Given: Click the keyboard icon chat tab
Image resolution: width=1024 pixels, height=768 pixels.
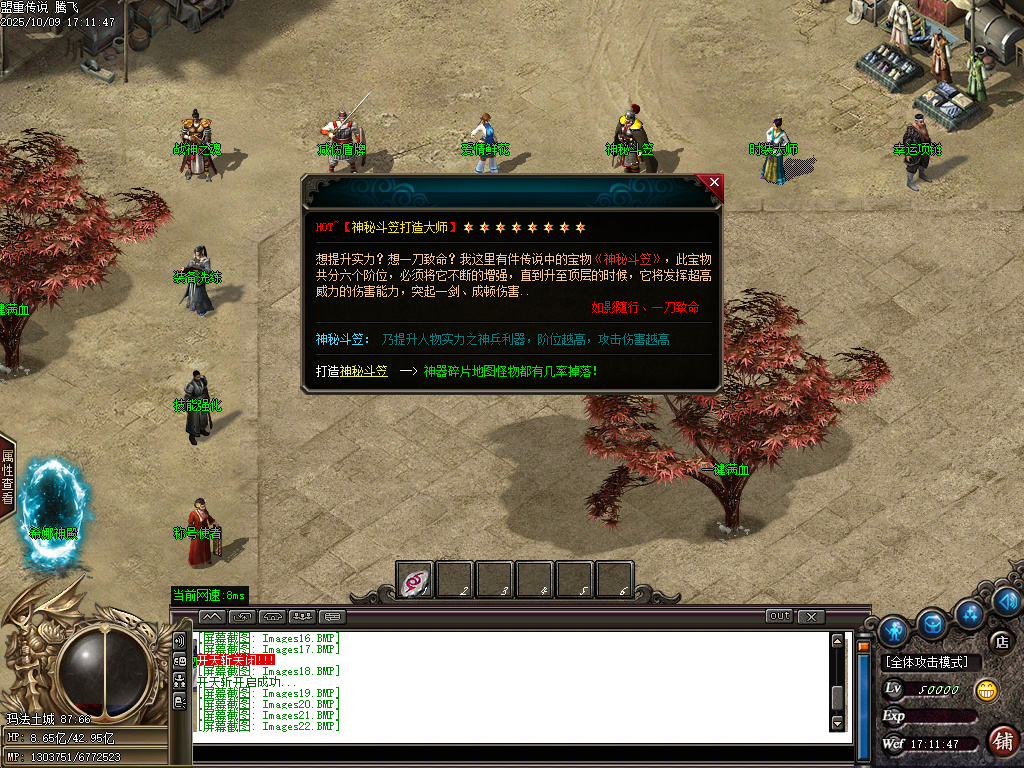Looking at the screenshot, I should tap(332, 616).
